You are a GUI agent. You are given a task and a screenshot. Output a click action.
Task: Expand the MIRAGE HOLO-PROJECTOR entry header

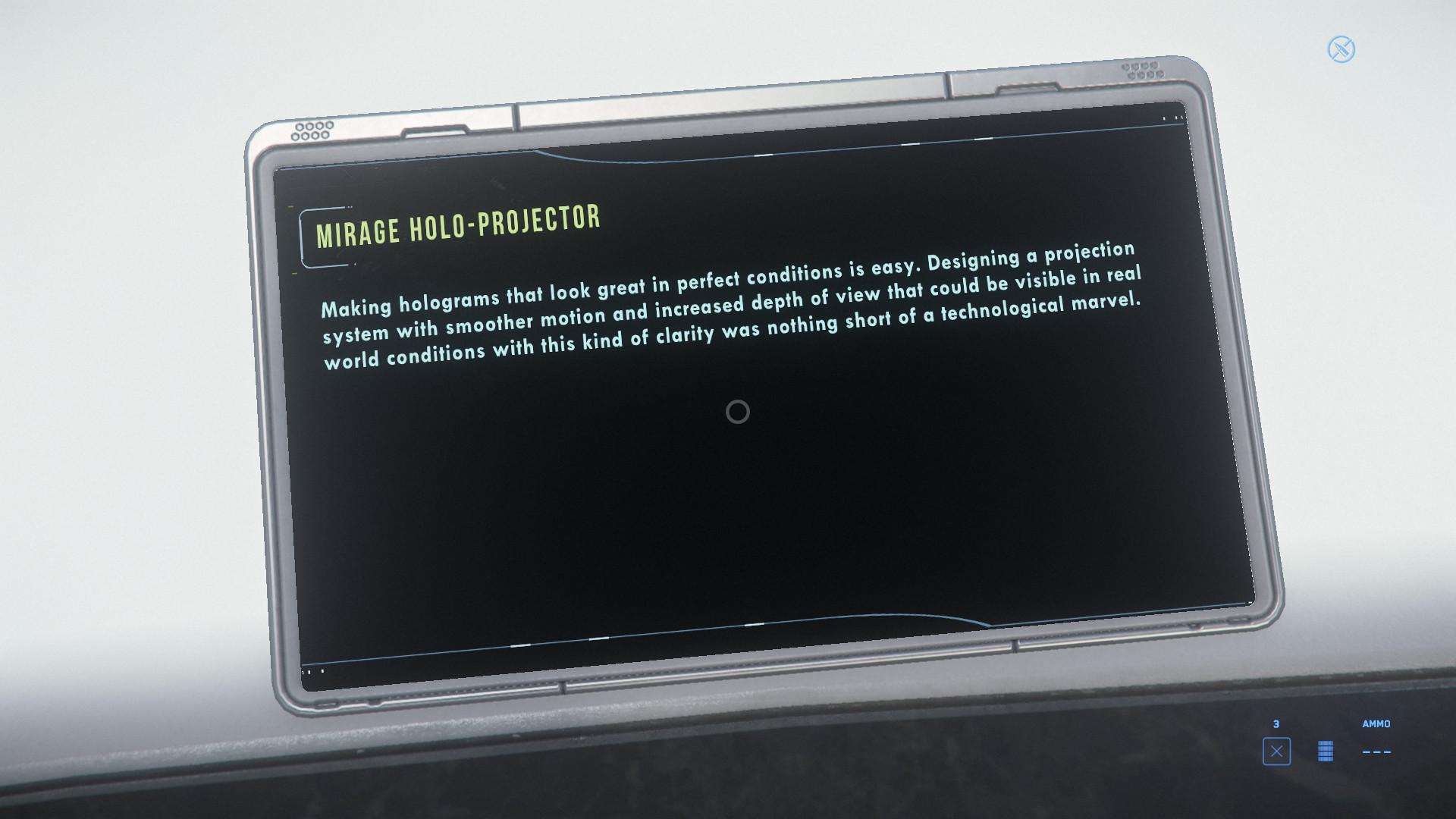pyautogui.click(x=457, y=227)
